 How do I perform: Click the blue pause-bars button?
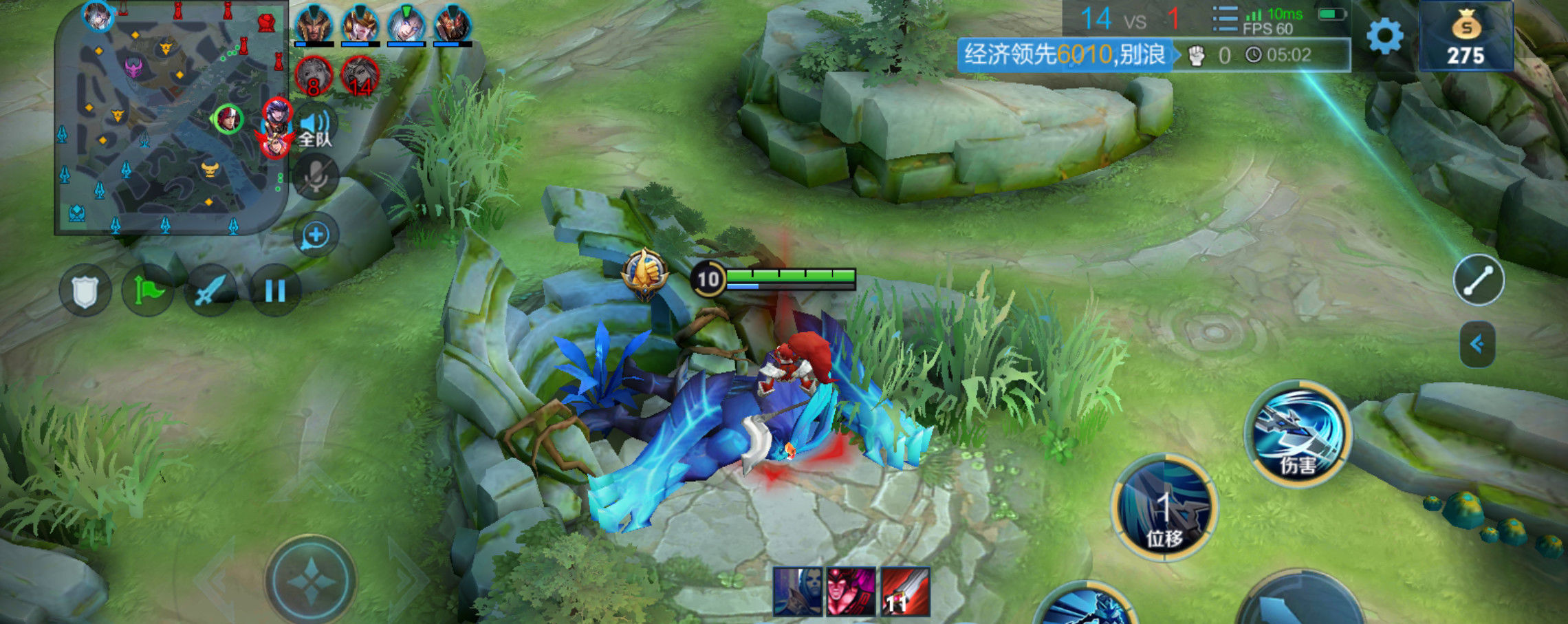[x=274, y=291]
